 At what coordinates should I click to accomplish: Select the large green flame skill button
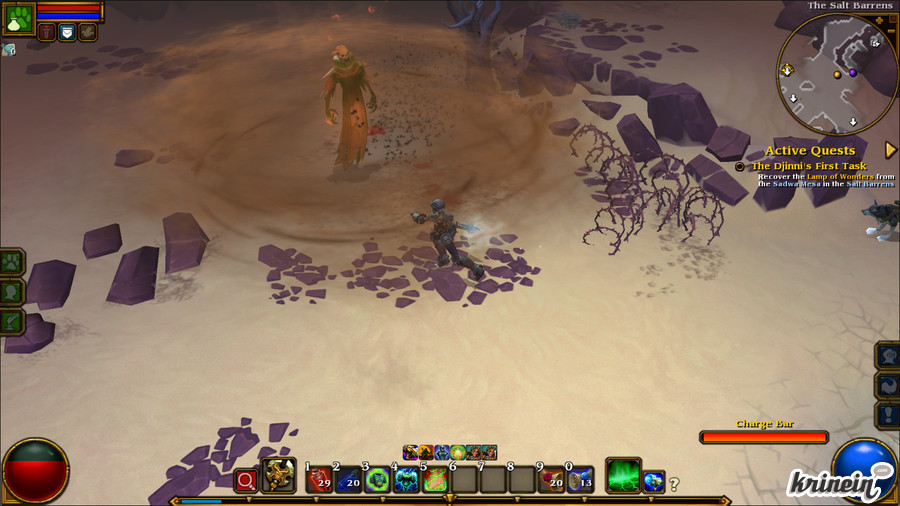(x=623, y=477)
